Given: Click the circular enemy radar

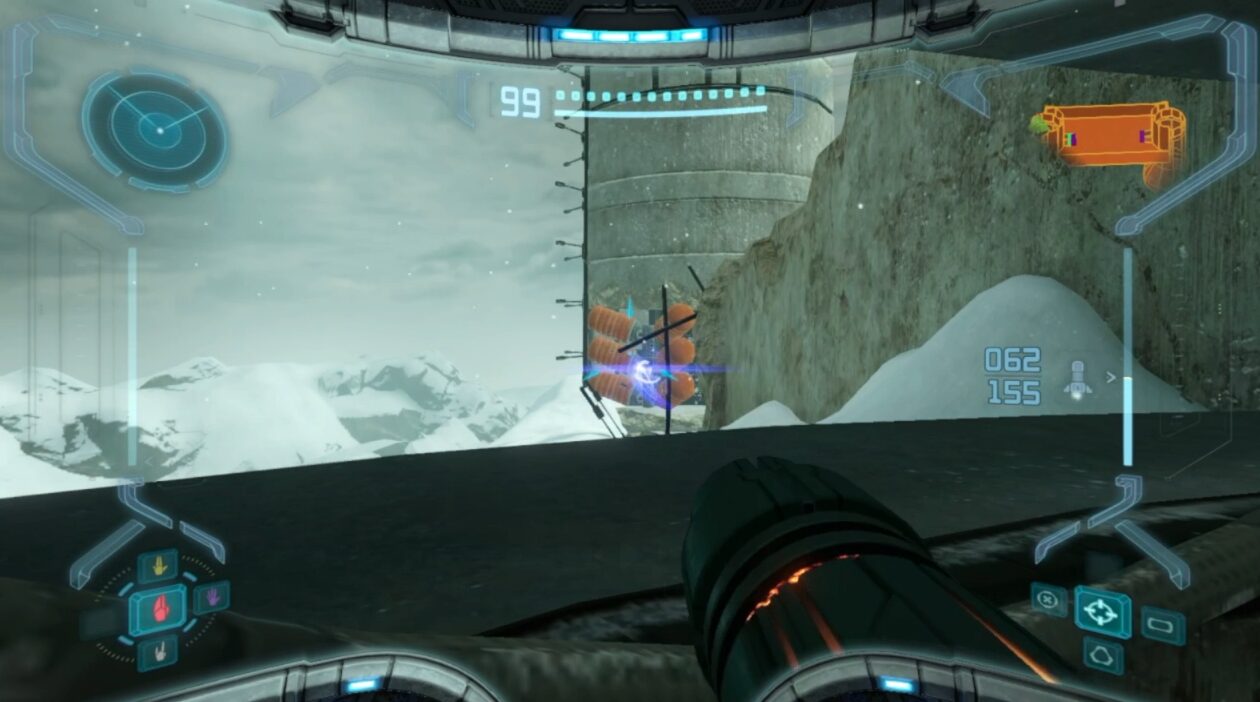Looking at the screenshot, I should [157, 129].
